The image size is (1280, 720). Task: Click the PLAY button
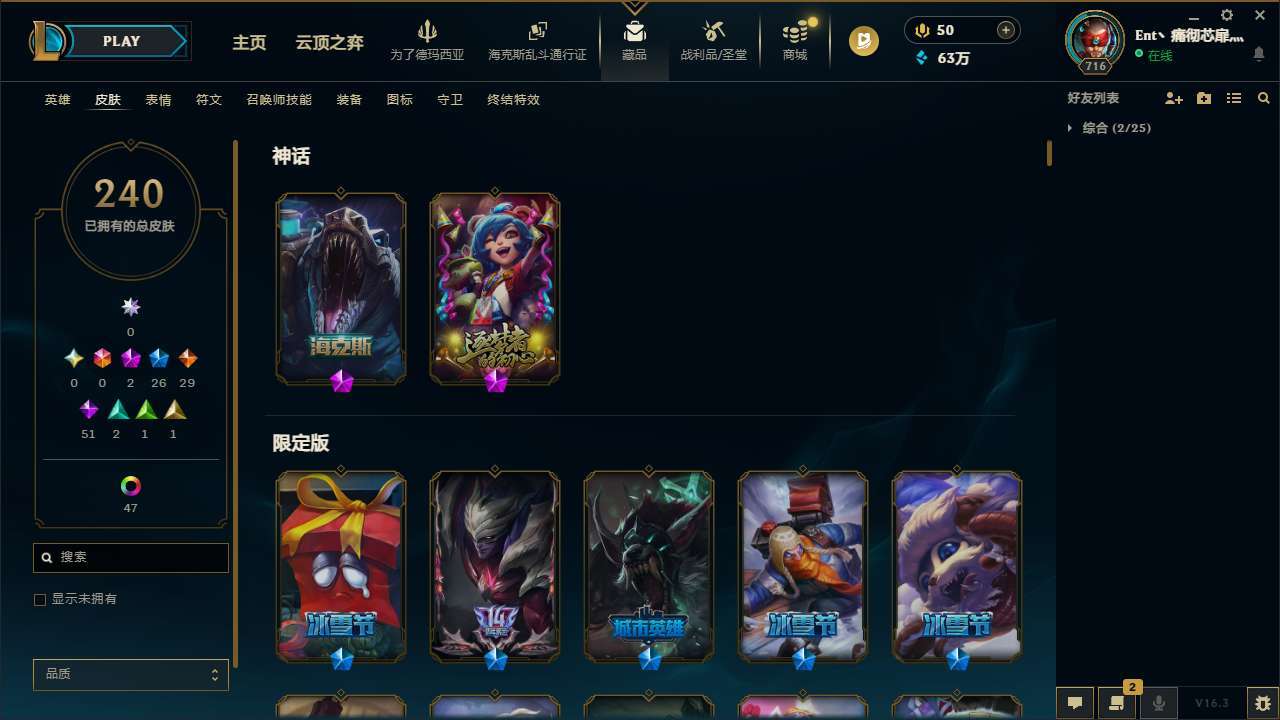[121, 41]
